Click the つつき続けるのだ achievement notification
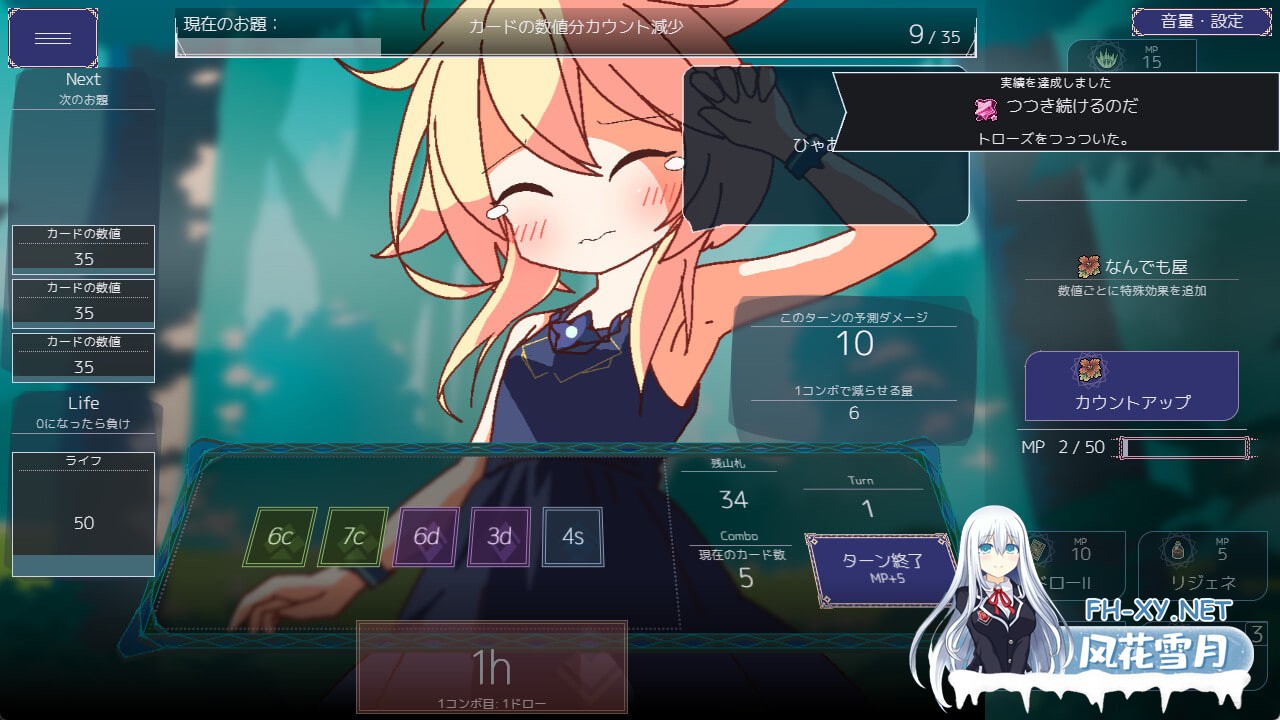This screenshot has height=720, width=1280. [x=1056, y=111]
